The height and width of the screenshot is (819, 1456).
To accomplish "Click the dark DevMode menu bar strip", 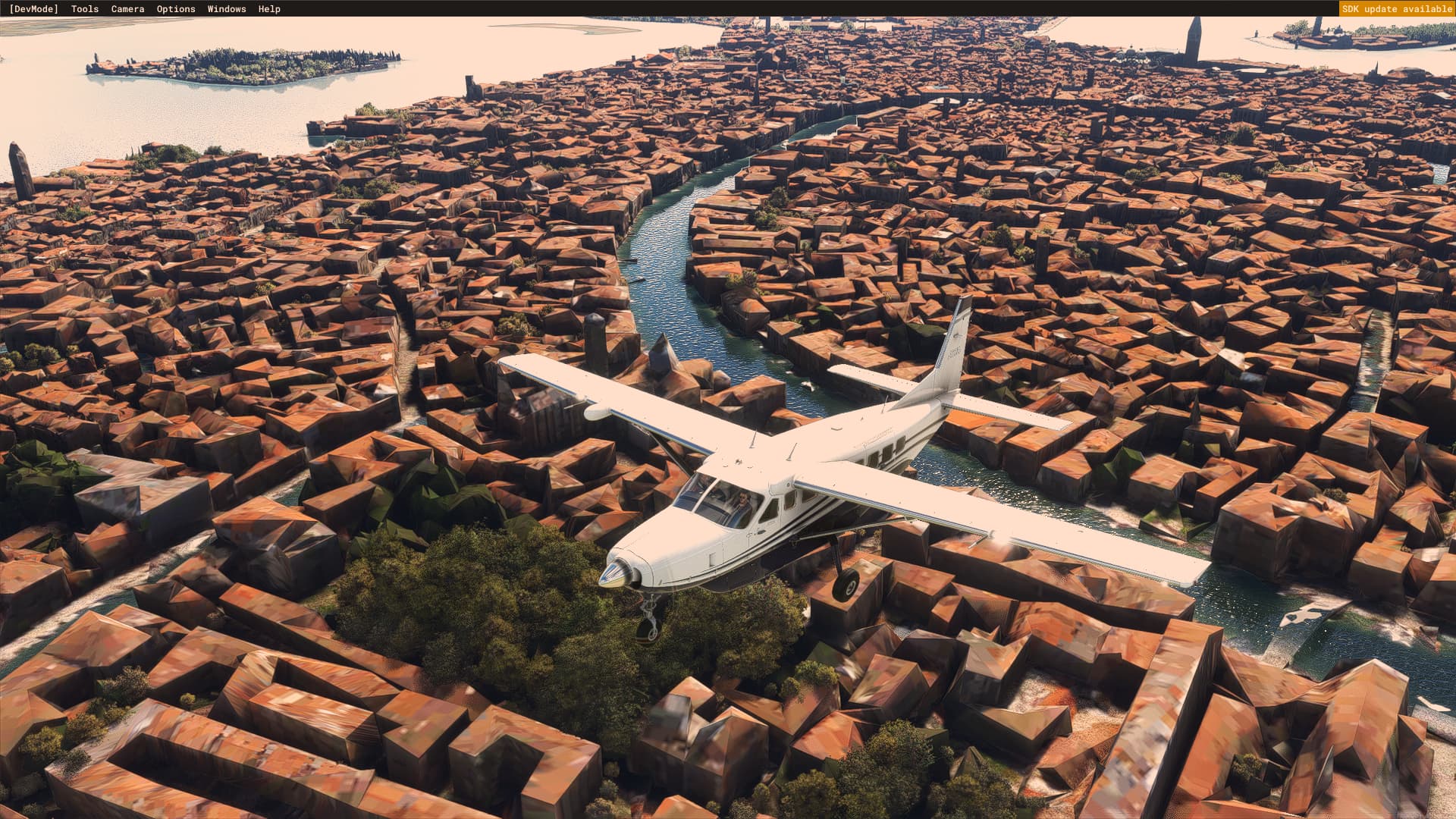I will [531, 8].
